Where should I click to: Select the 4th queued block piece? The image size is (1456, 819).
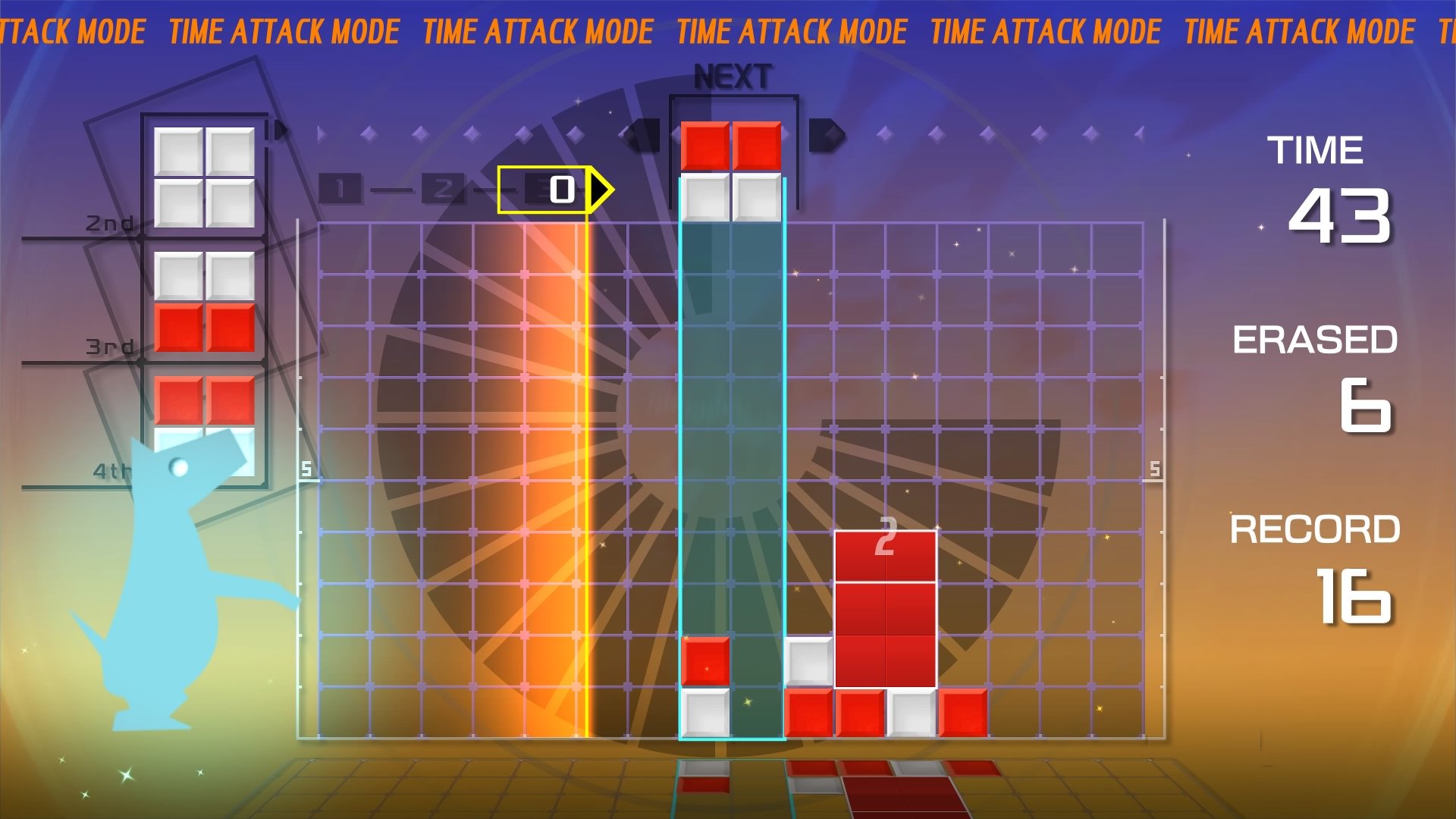point(203,425)
